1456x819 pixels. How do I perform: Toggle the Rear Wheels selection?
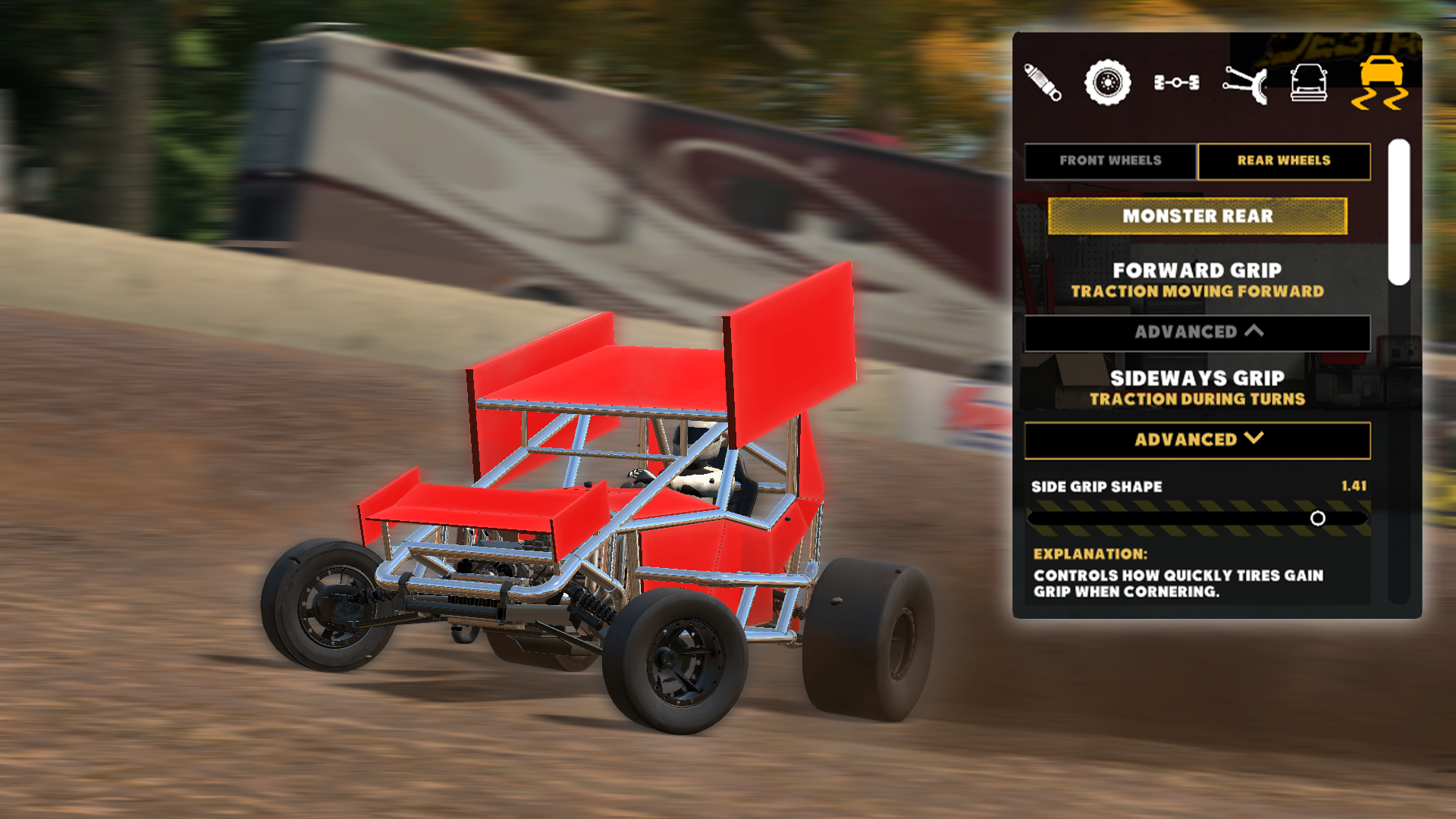pos(1285,161)
